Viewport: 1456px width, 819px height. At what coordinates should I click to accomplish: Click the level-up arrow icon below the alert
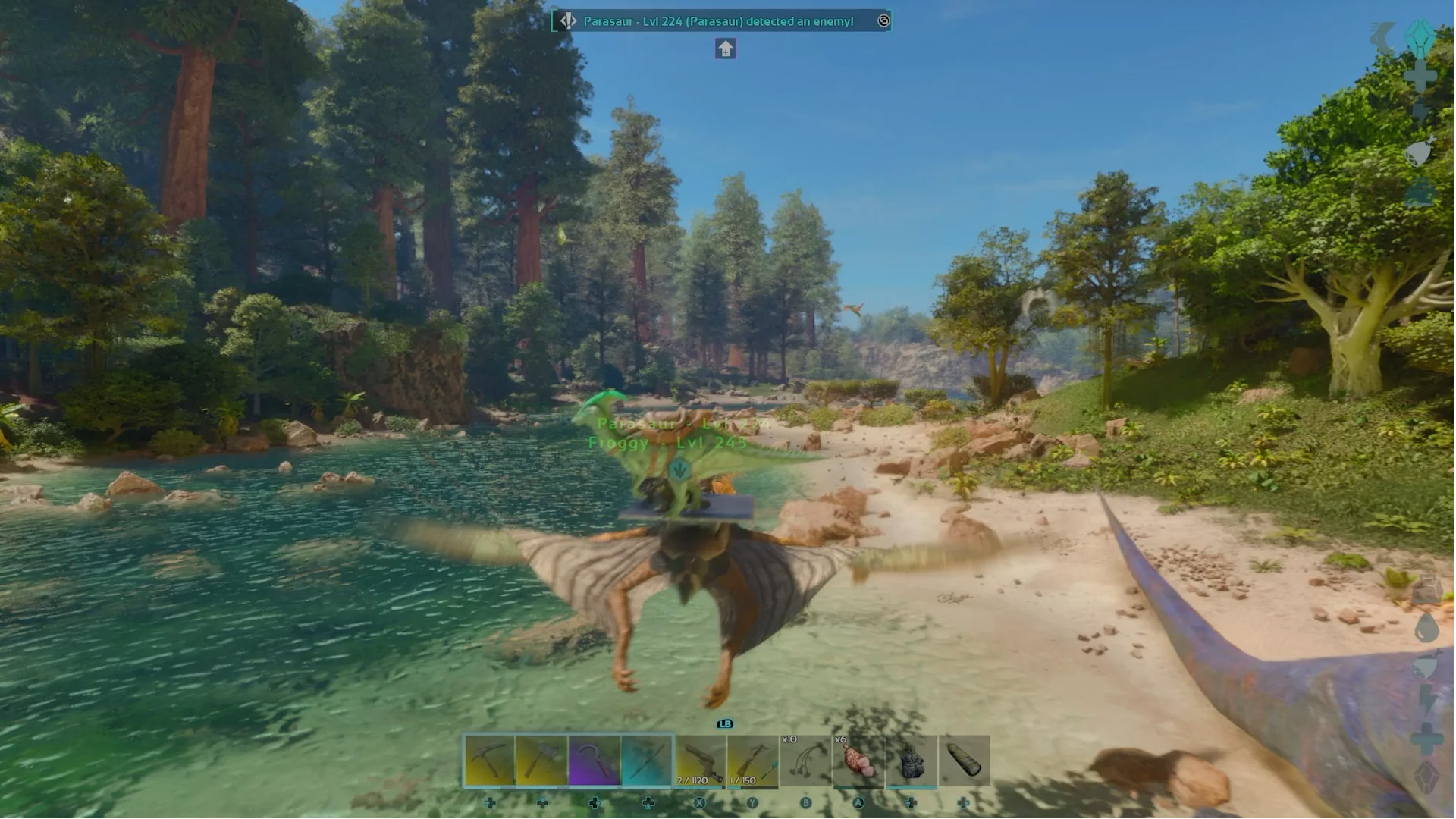tap(723, 49)
